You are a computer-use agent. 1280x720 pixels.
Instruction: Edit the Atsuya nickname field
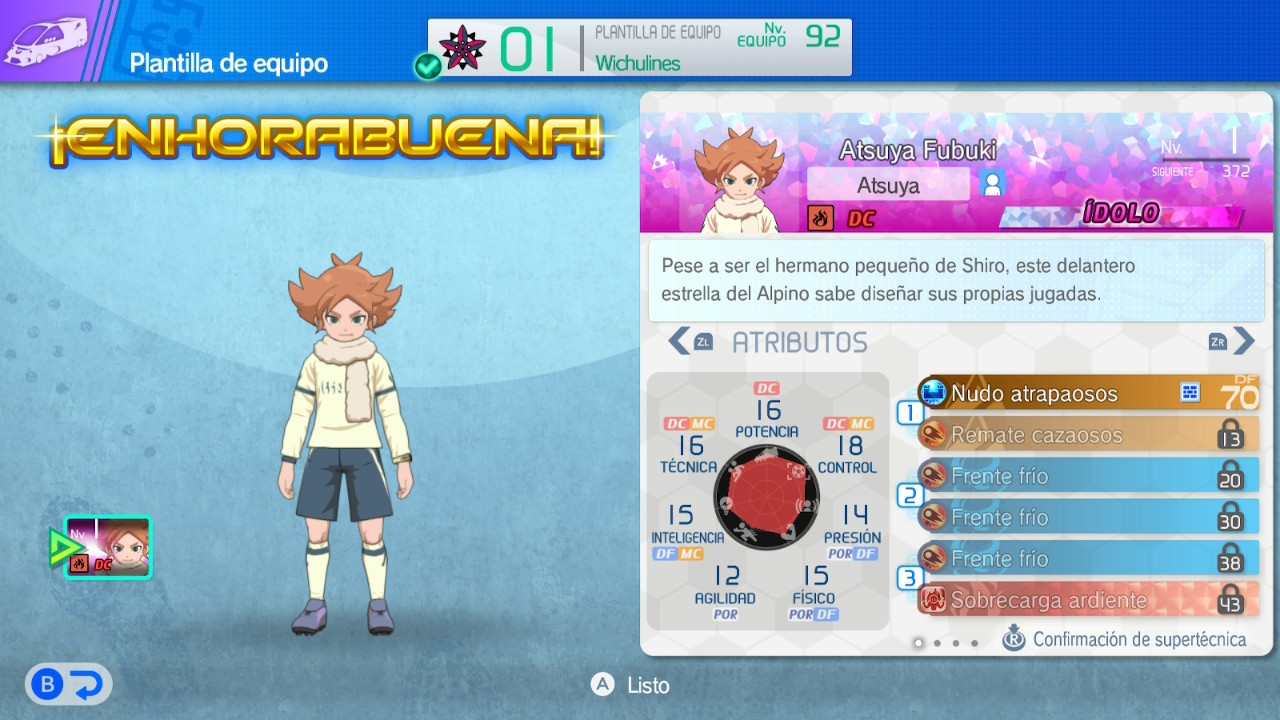tap(888, 185)
